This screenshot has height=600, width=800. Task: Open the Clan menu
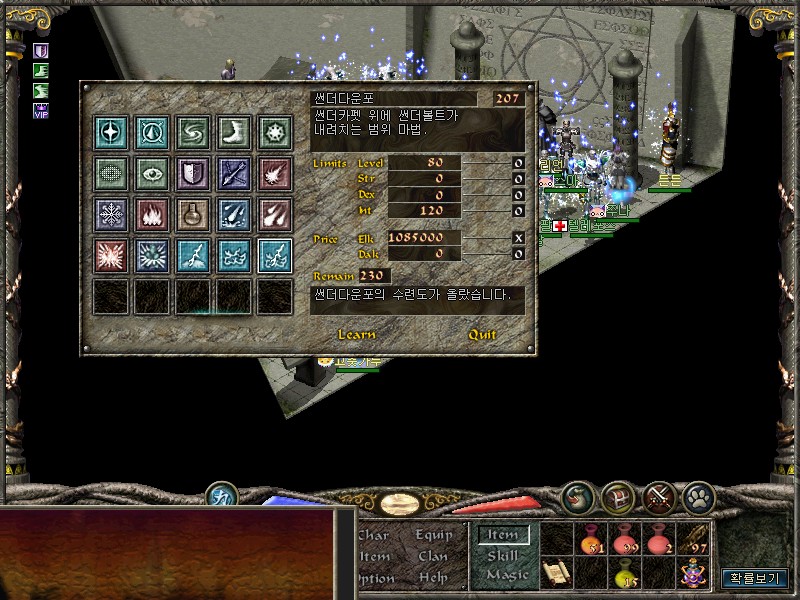click(x=433, y=556)
